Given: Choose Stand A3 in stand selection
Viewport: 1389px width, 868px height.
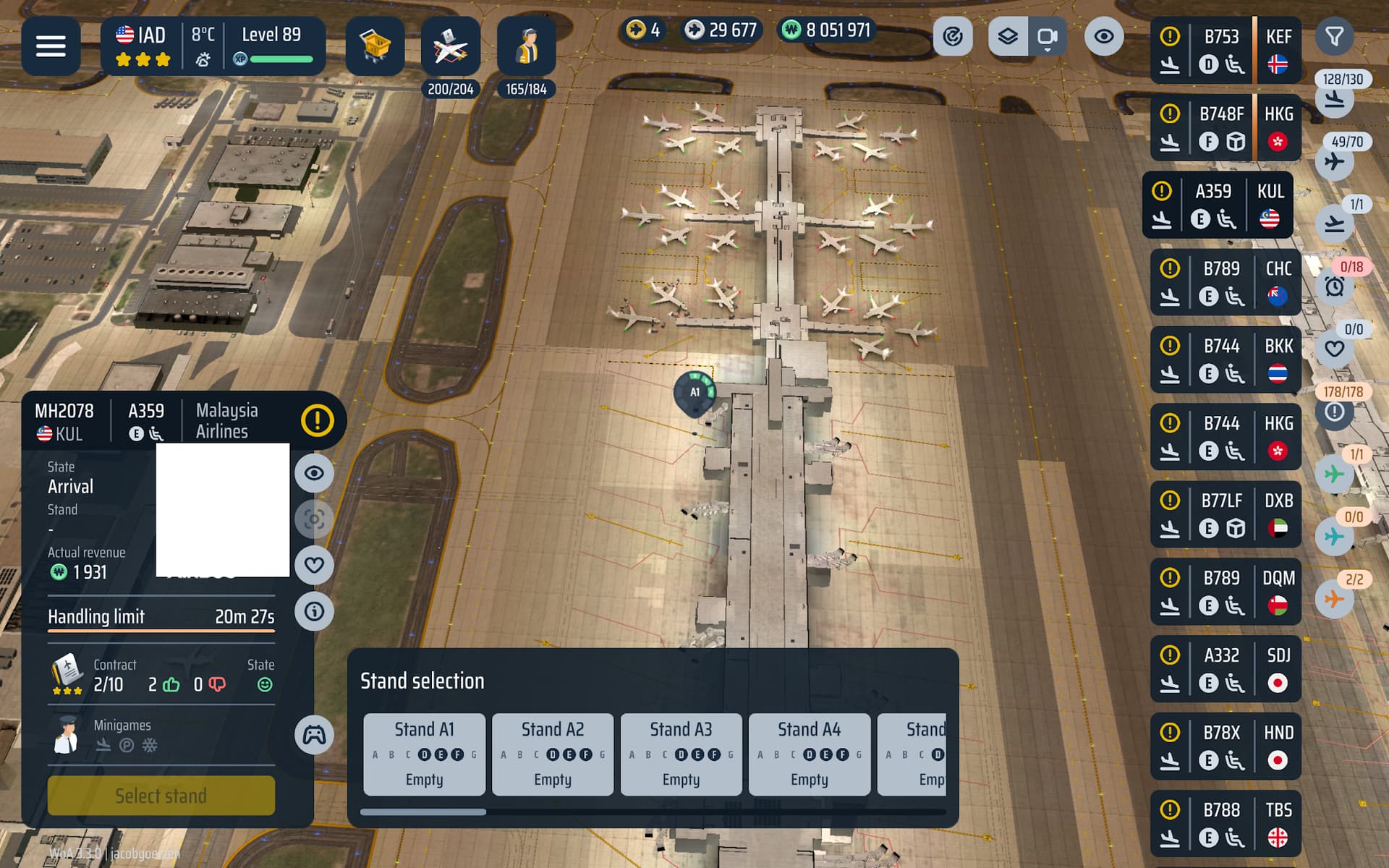Looking at the screenshot, I should tap(681, 754).
